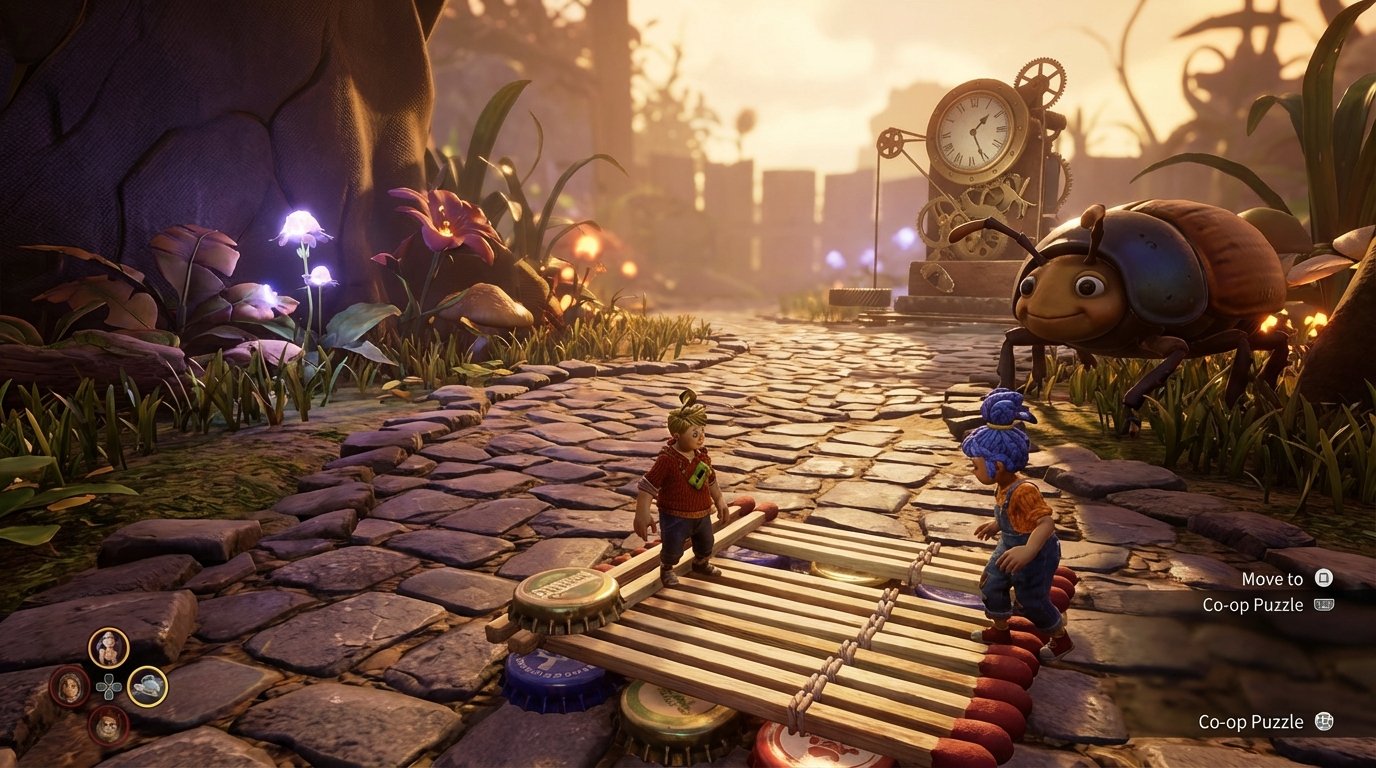
Task: Select the upper Co-op Puzzle prompt
Action: coord(1254,605)
